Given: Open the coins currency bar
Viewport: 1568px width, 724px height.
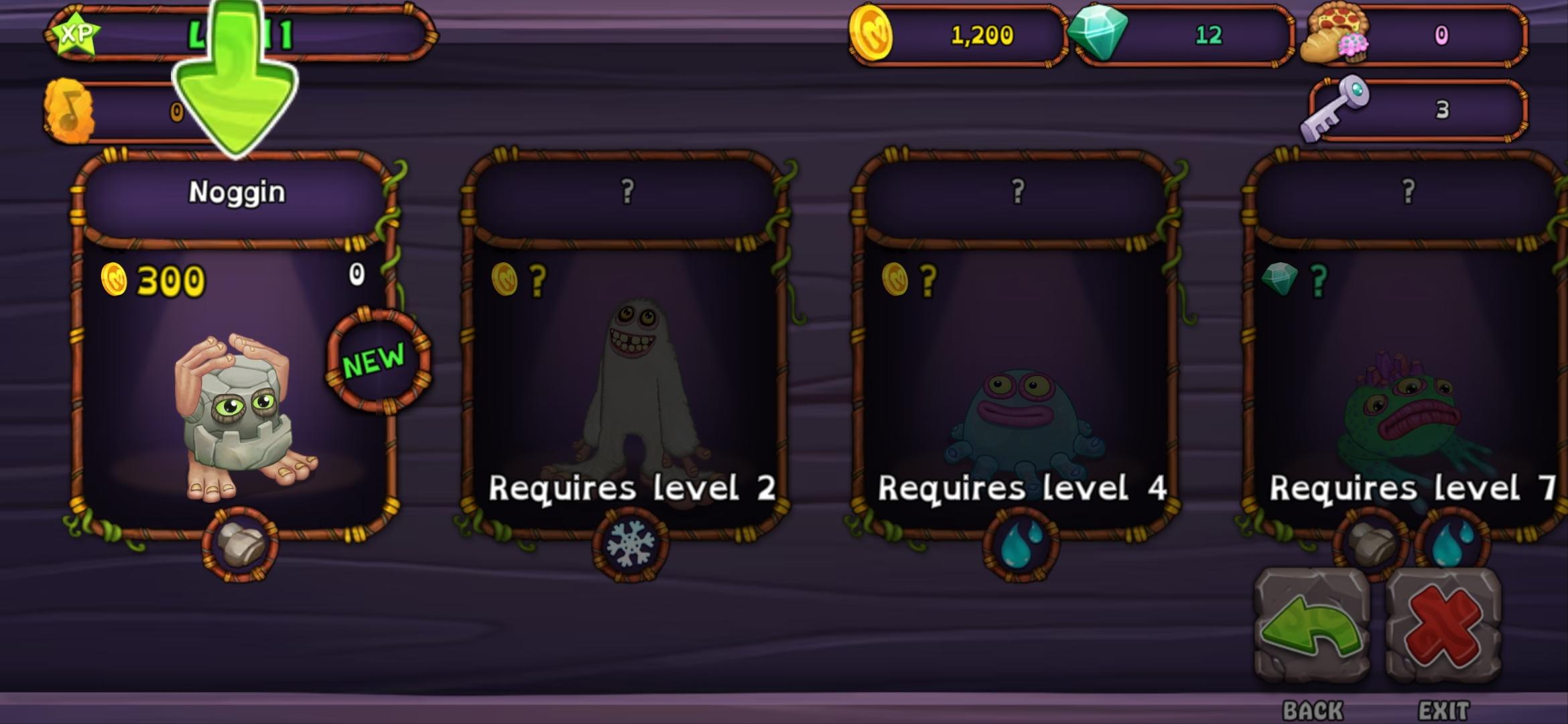Looking at the screenshot, I should click(x=958, y=35).
